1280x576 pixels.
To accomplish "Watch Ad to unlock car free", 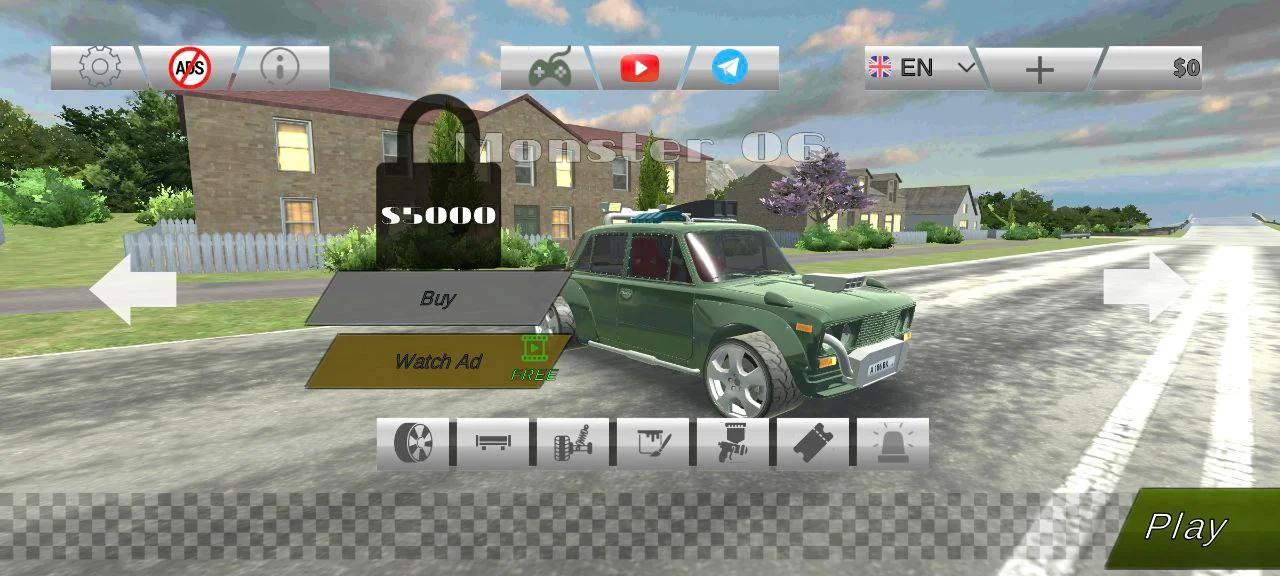I will (438, 361).
